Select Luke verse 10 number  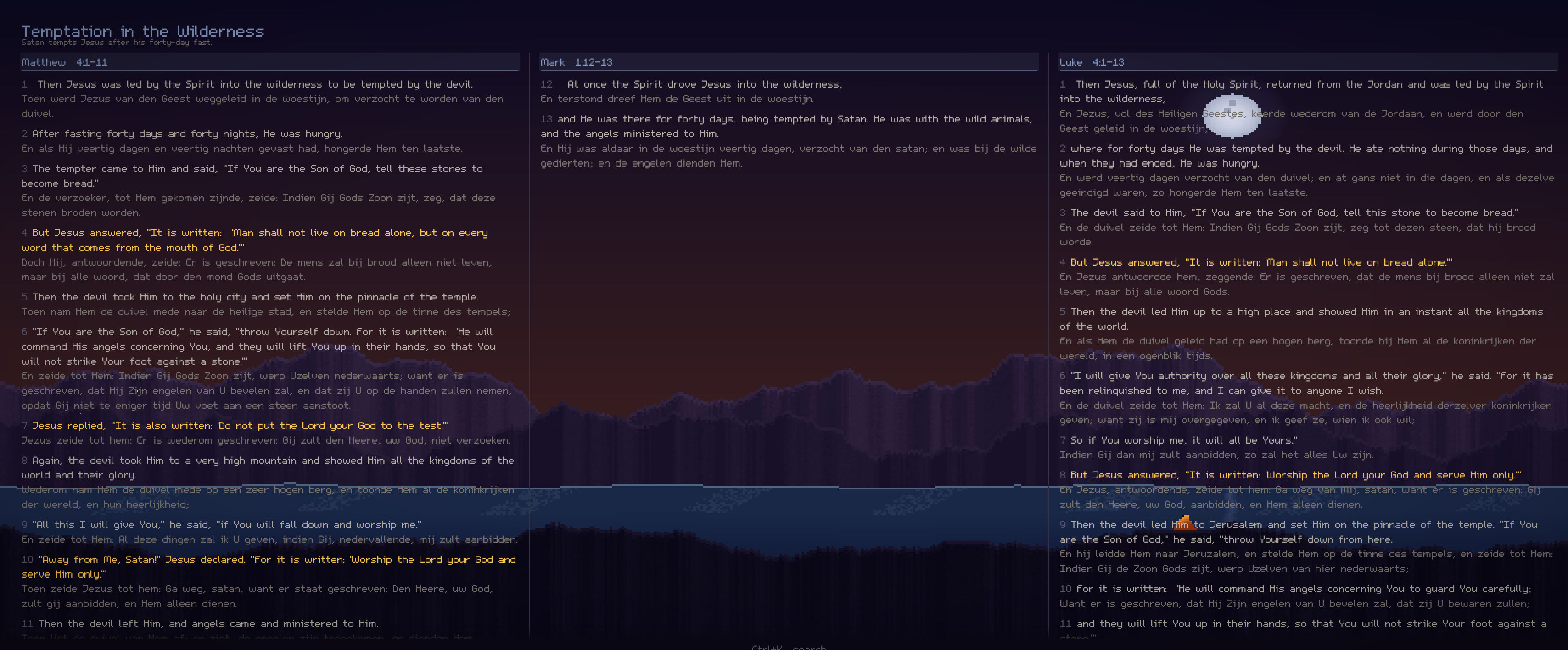[x=1065, y=589]
